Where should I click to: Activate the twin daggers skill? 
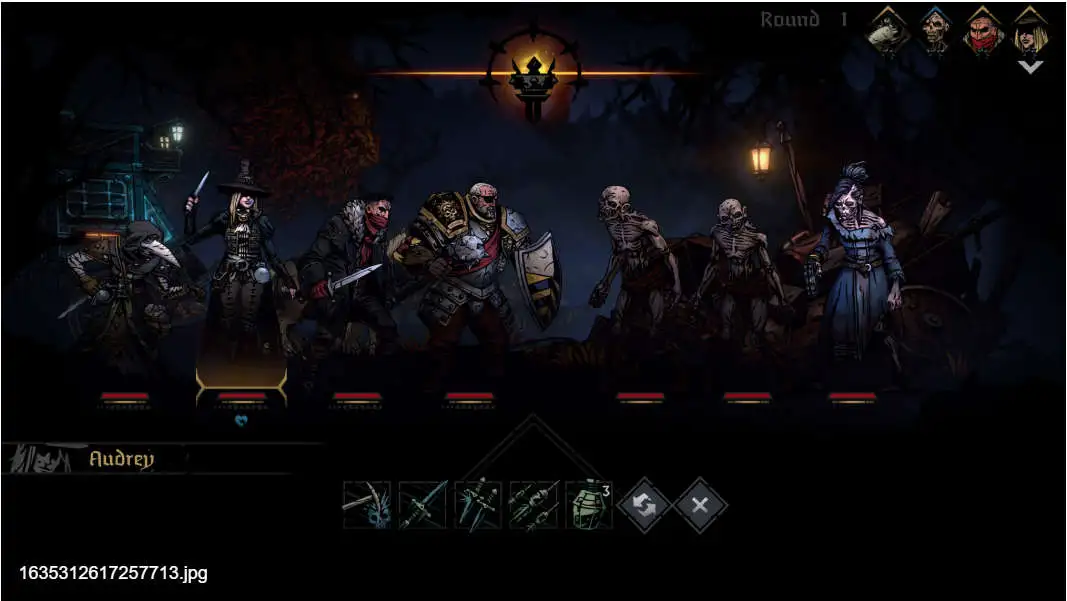(478, 505)
